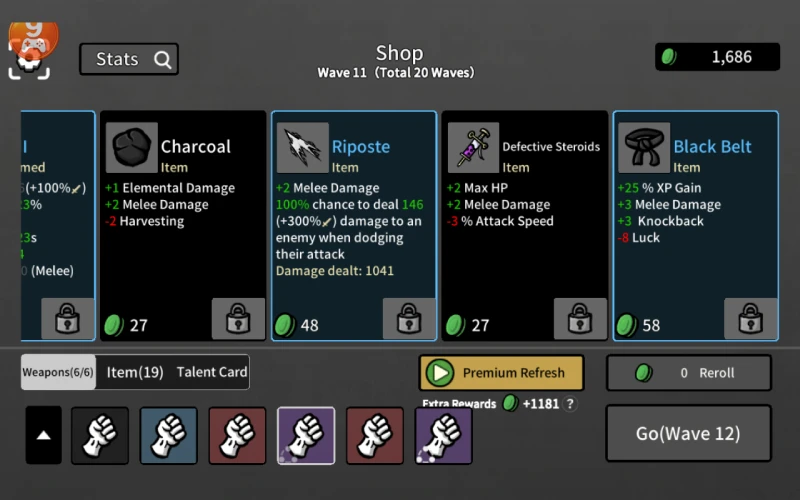Open the Stats search panel
This screenshot has width=800, height=500.
[x=129, y=59]
